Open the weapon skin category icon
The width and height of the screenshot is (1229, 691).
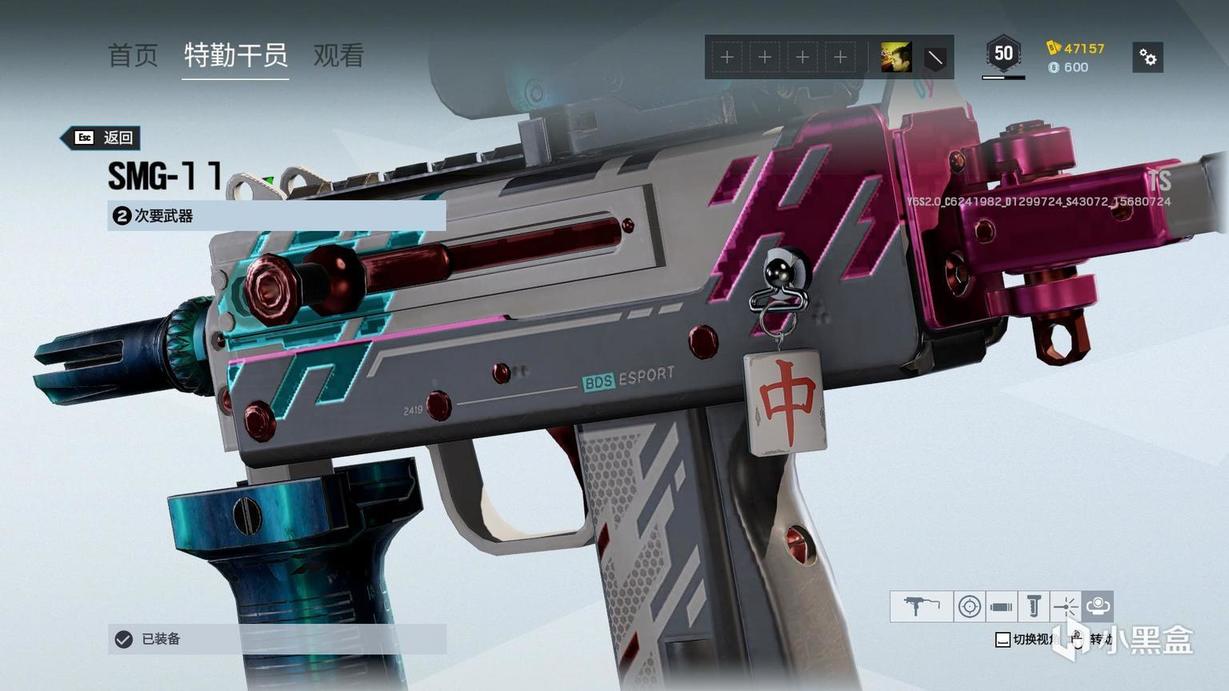pyautogui.click(x=921, y=606)
